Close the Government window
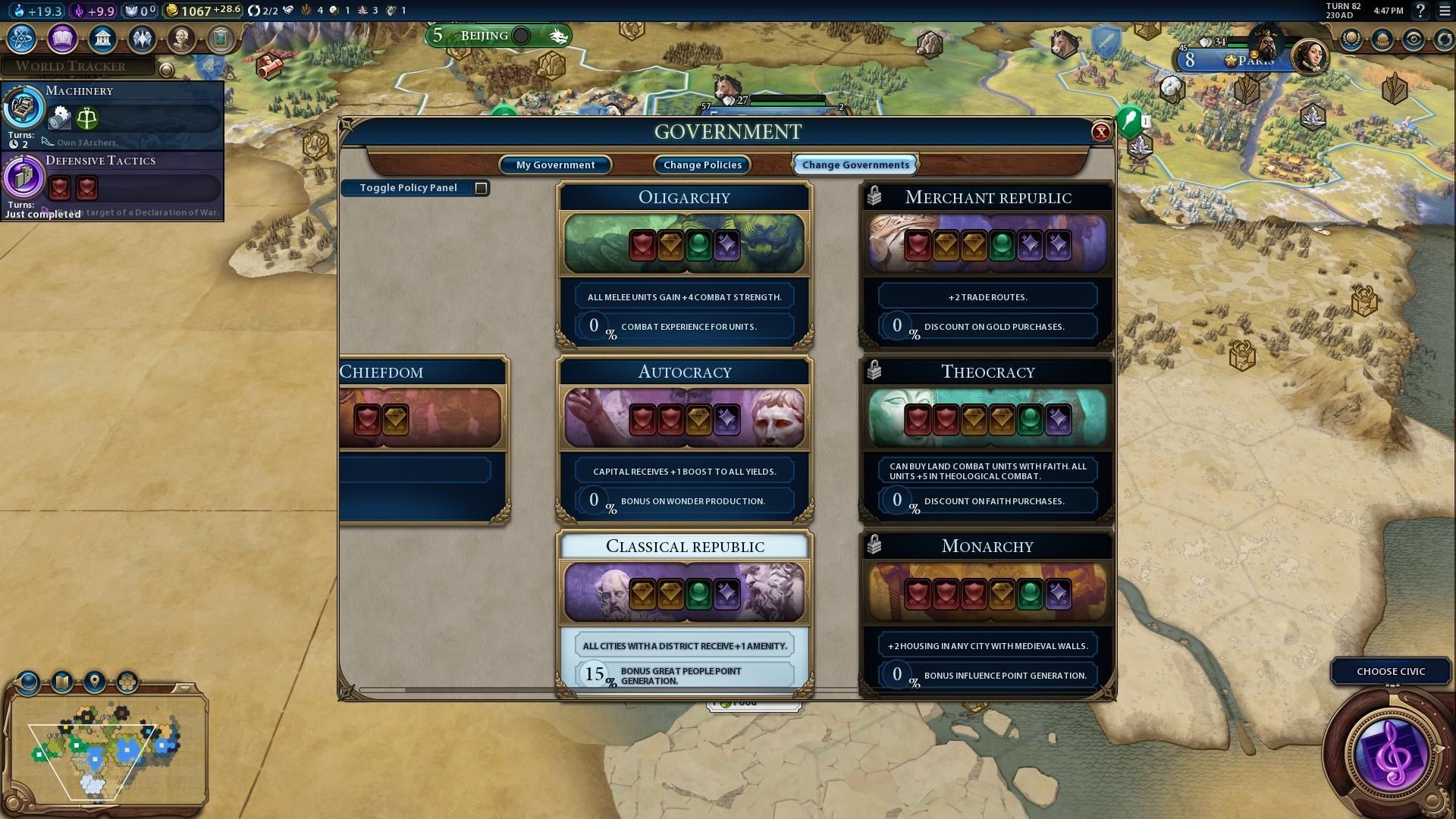 coord(1100,132)
